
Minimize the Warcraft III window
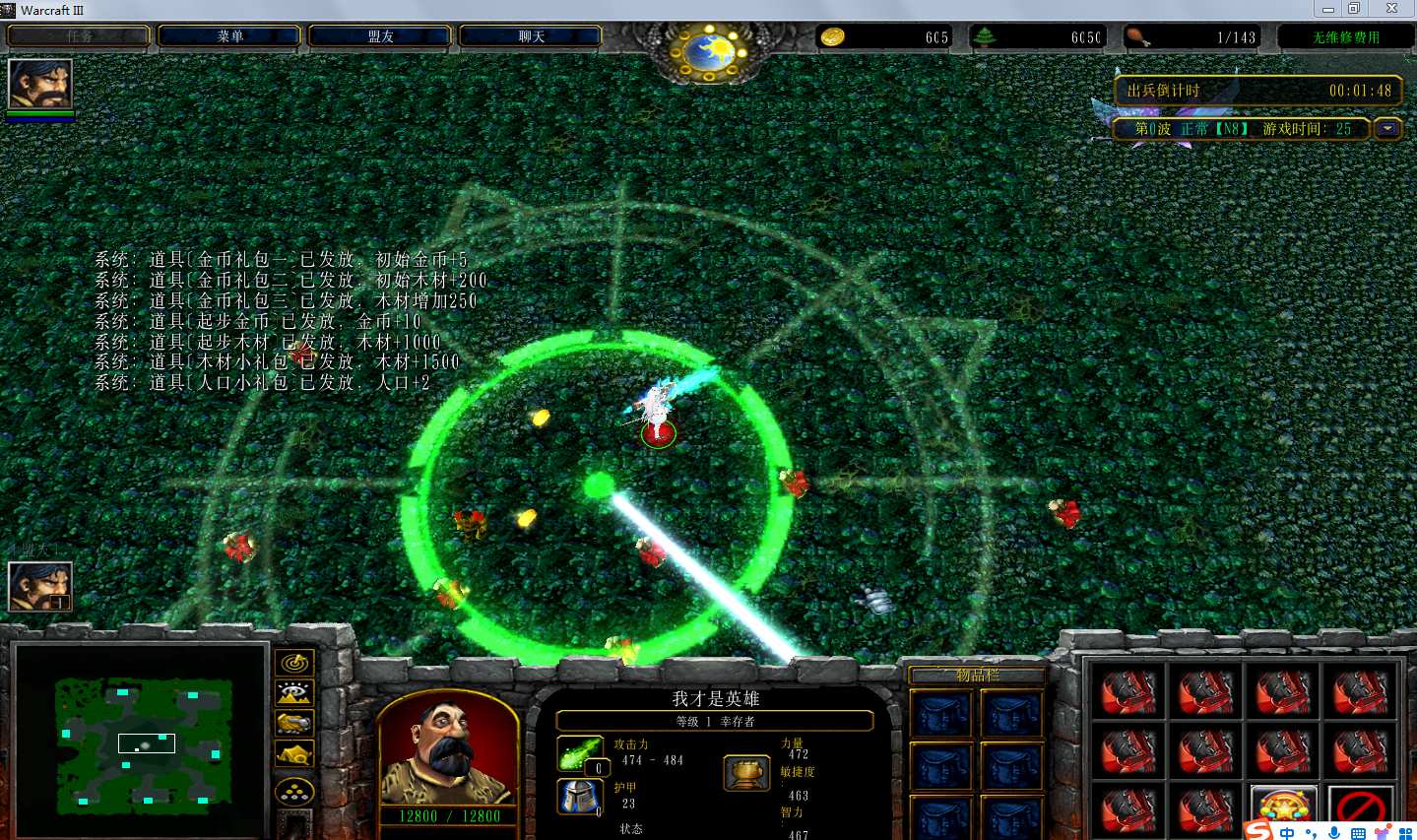tap(1327, 9)
